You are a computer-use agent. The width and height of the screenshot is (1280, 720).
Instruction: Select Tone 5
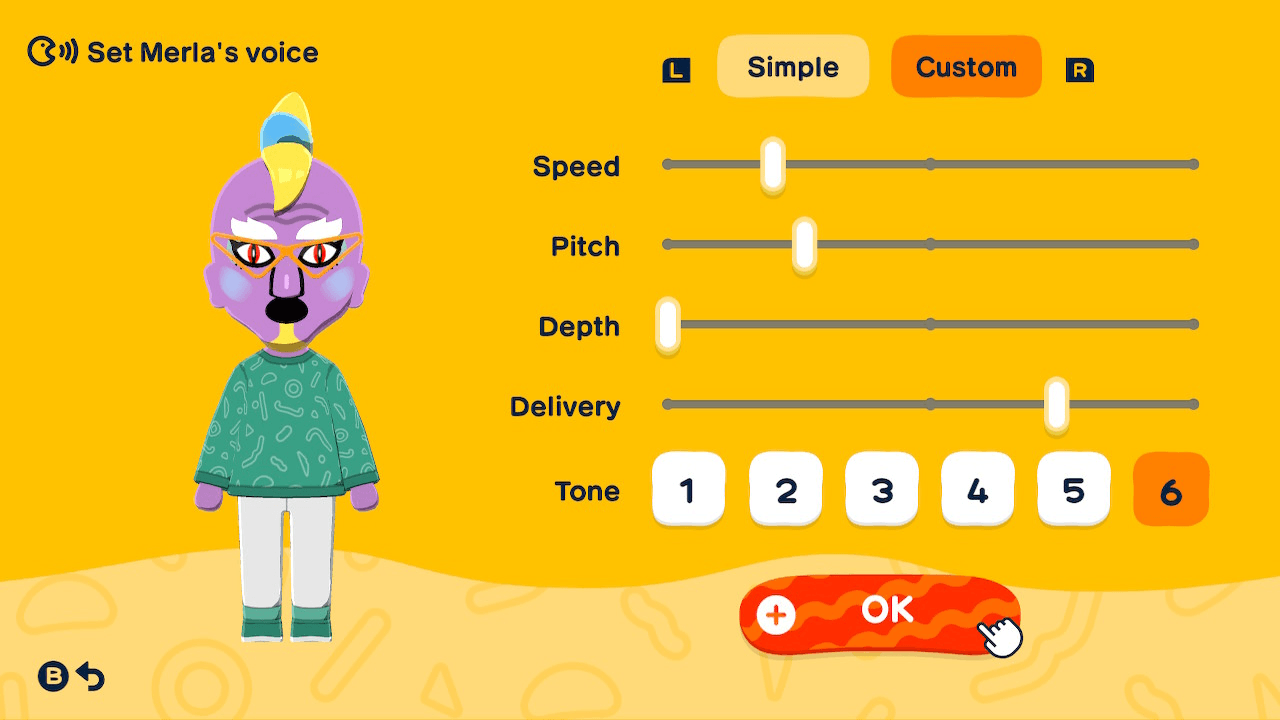pos(1073,489)
